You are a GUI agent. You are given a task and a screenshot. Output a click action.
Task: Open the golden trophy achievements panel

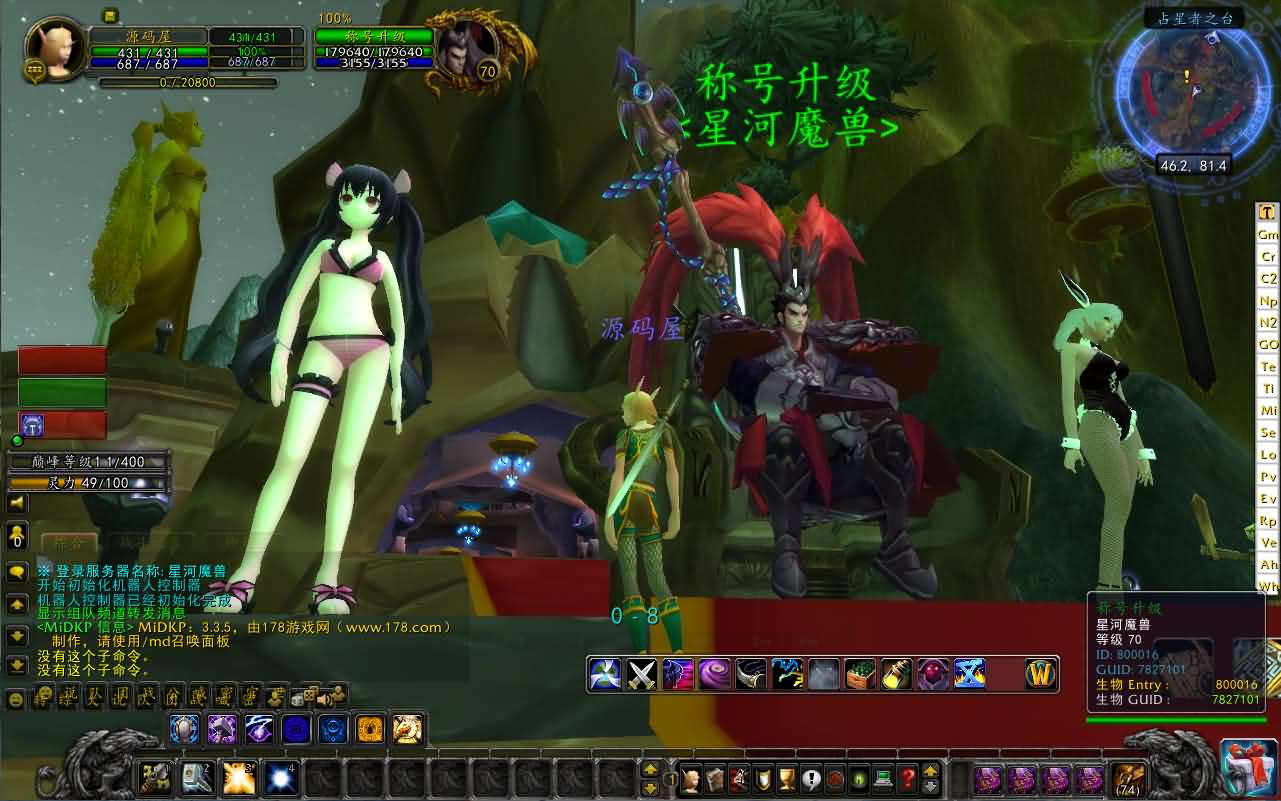[x=786, y=777]
